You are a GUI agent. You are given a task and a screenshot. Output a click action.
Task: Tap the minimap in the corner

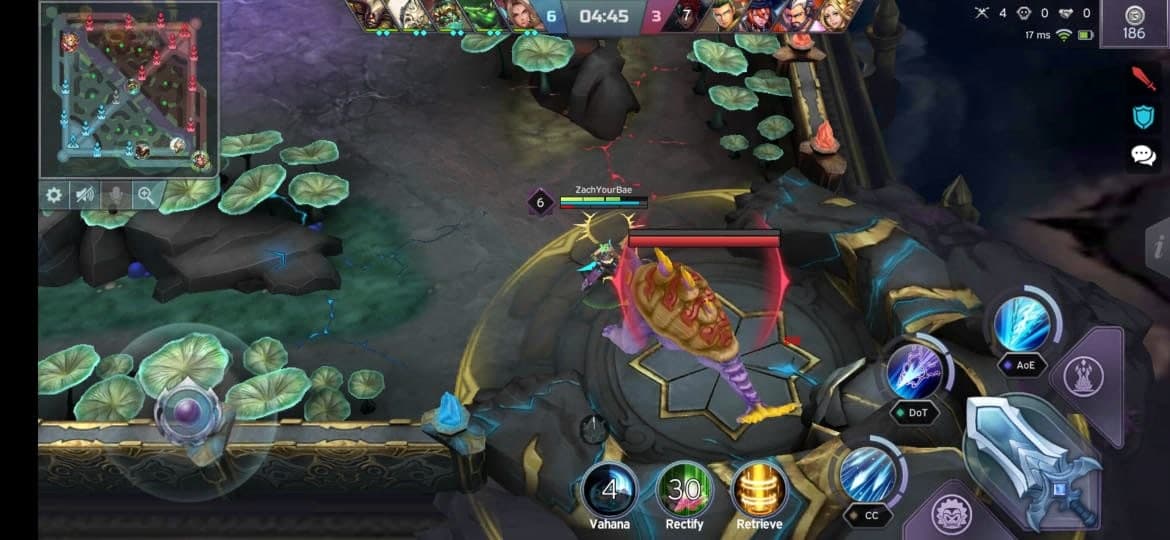pos(128,88)
